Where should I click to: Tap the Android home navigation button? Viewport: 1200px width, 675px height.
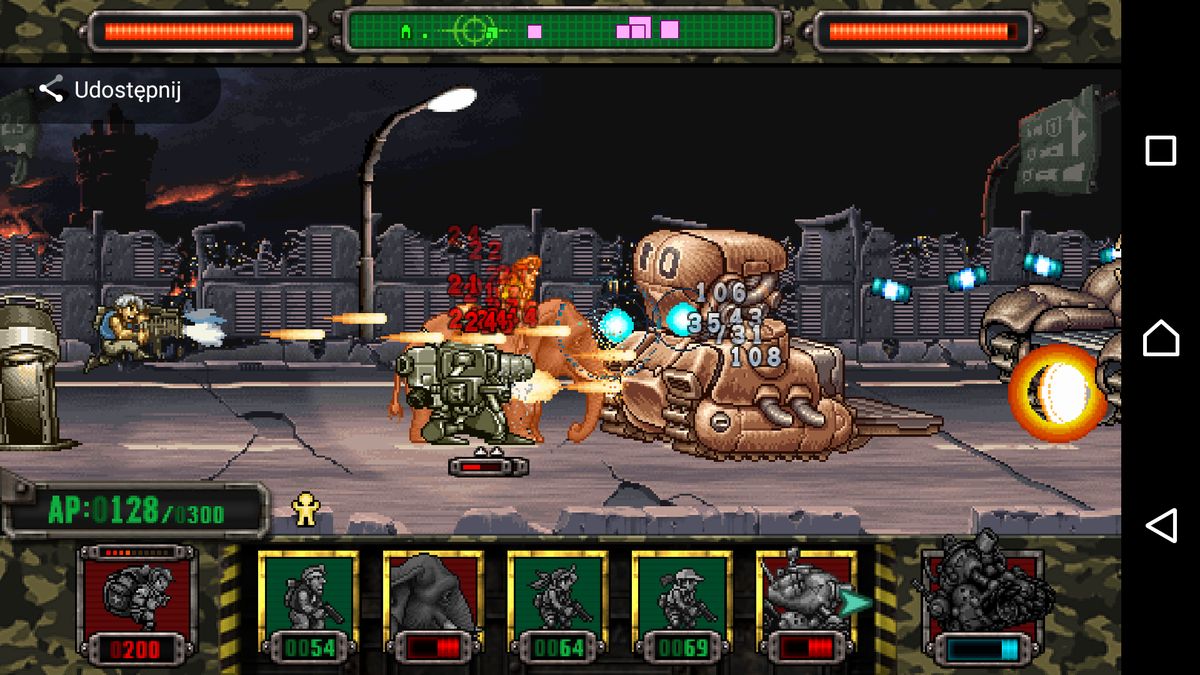pos(1160,338)
